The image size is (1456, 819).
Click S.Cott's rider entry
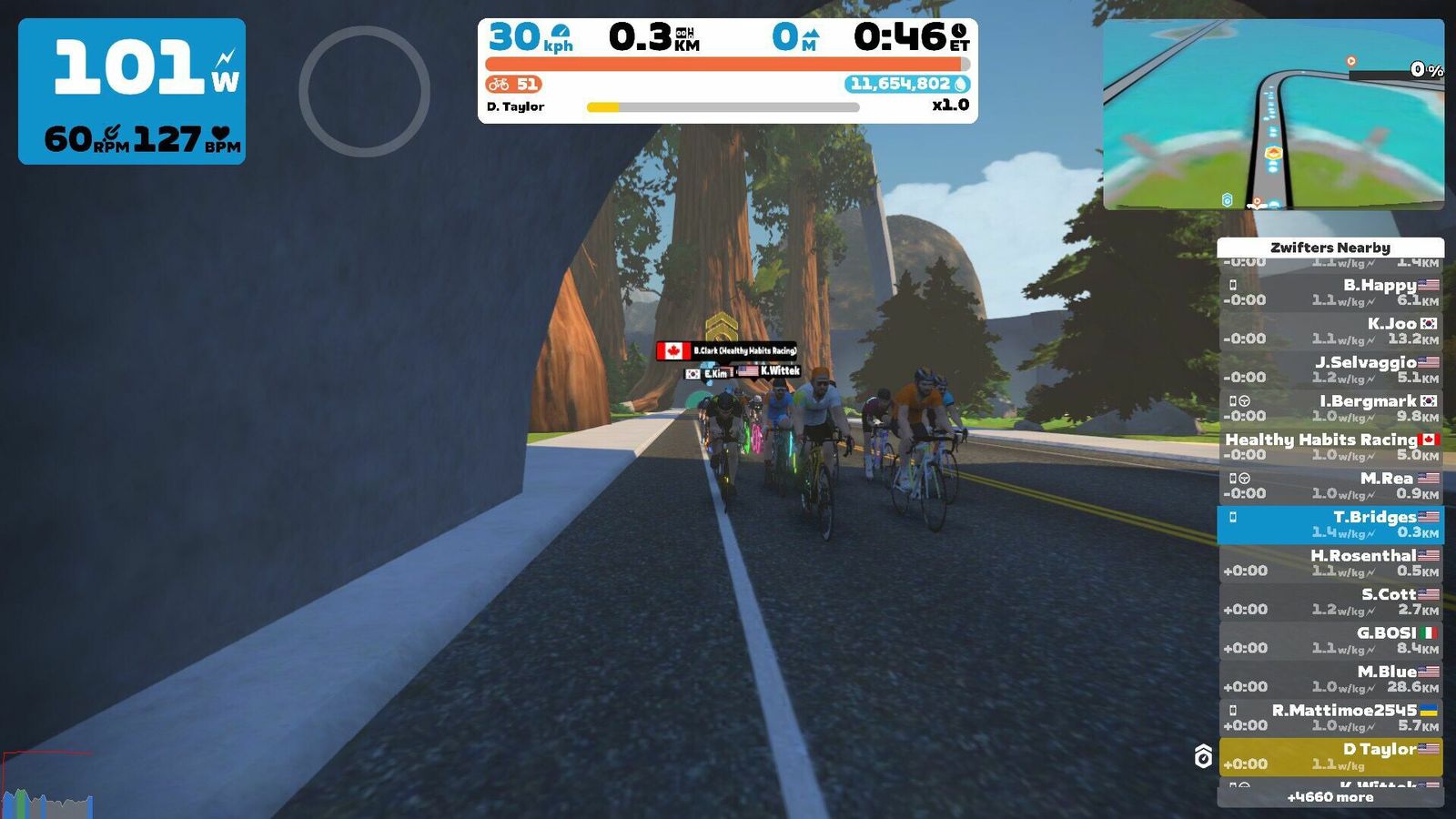point(1330,602)
